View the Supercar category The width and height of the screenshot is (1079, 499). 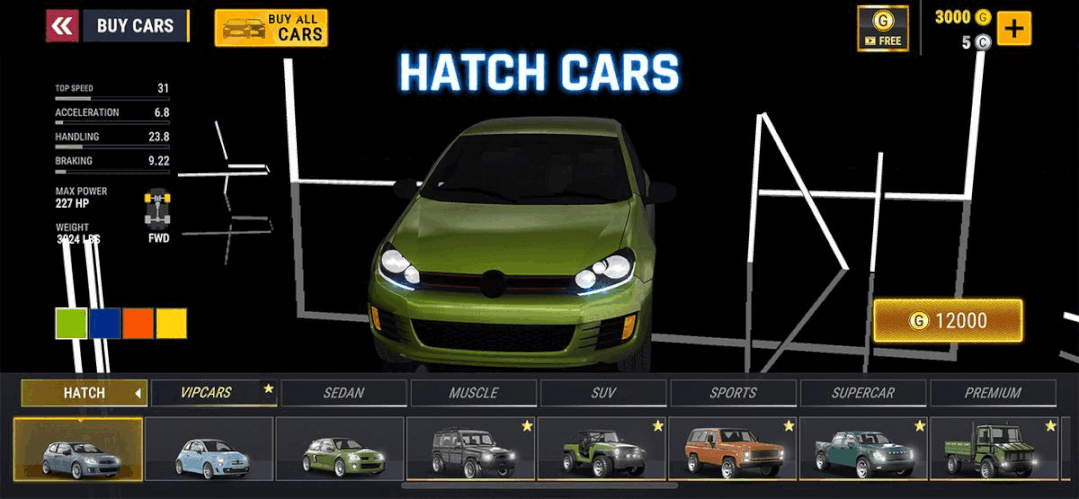point(863,393)
